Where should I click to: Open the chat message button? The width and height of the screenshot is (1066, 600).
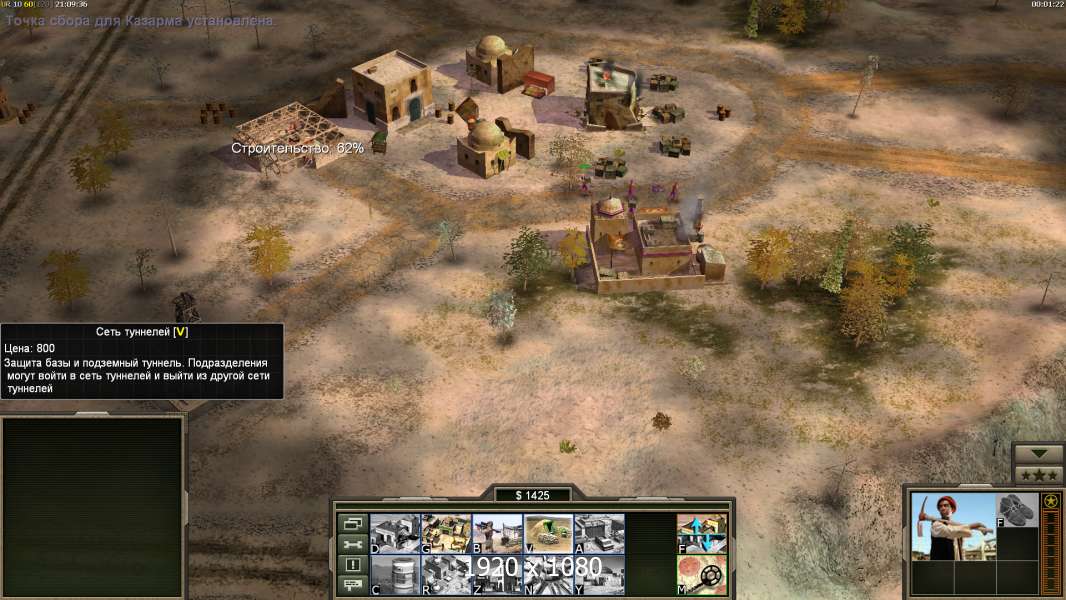click(351, 586)
